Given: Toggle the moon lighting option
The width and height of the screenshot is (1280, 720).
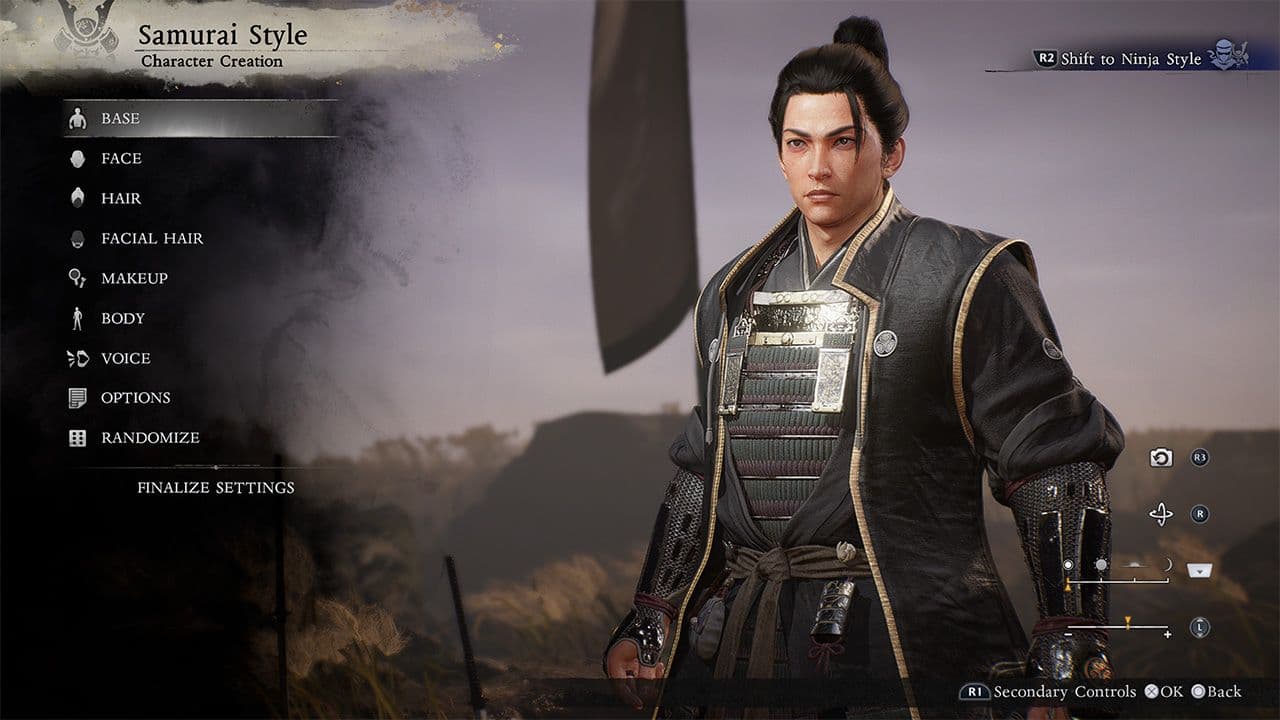Looking at the screenshot, I should (1167, 564).
